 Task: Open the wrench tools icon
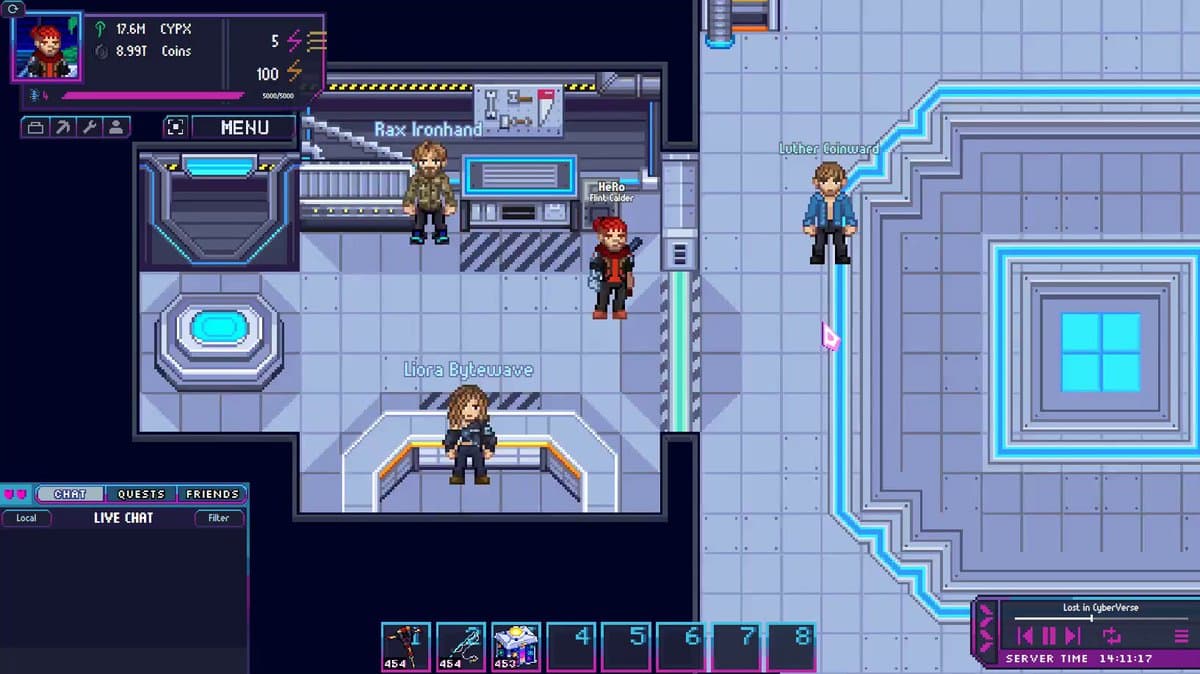(x=89, y=127)
